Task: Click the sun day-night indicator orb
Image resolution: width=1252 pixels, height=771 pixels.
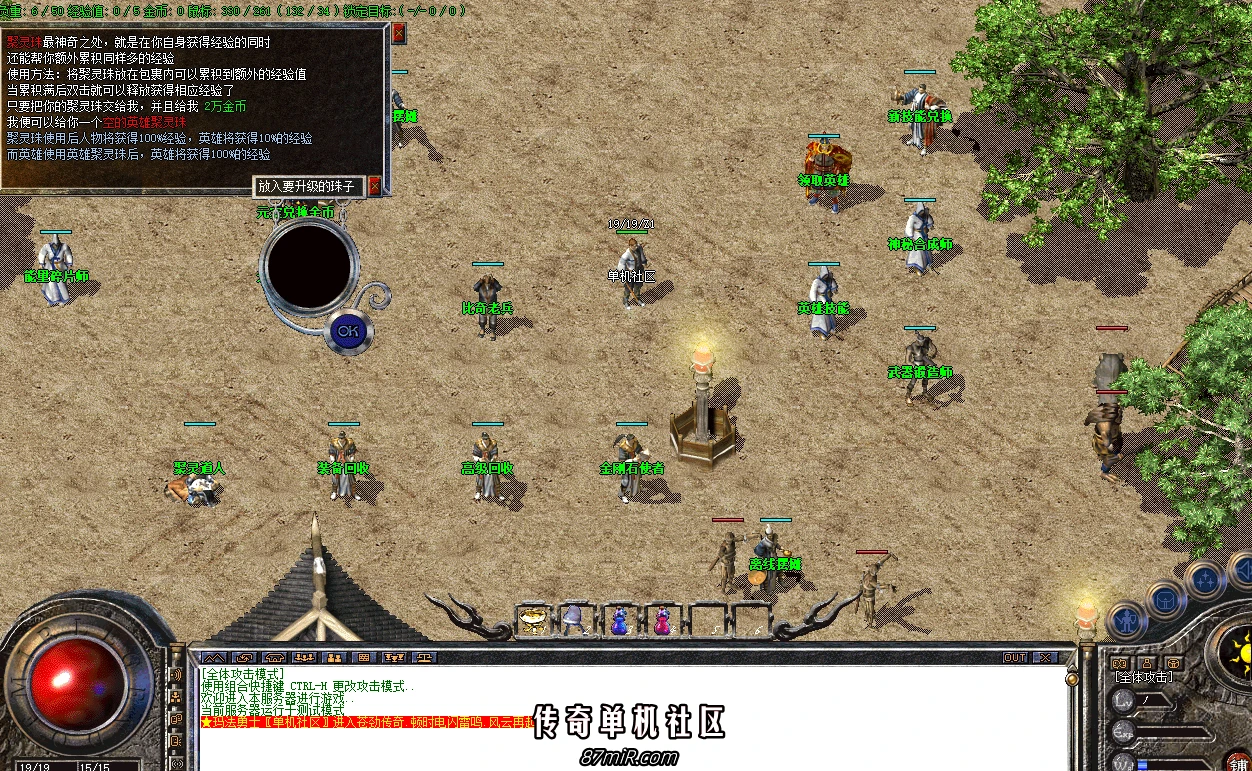Action: click(x=1237, y=655)
